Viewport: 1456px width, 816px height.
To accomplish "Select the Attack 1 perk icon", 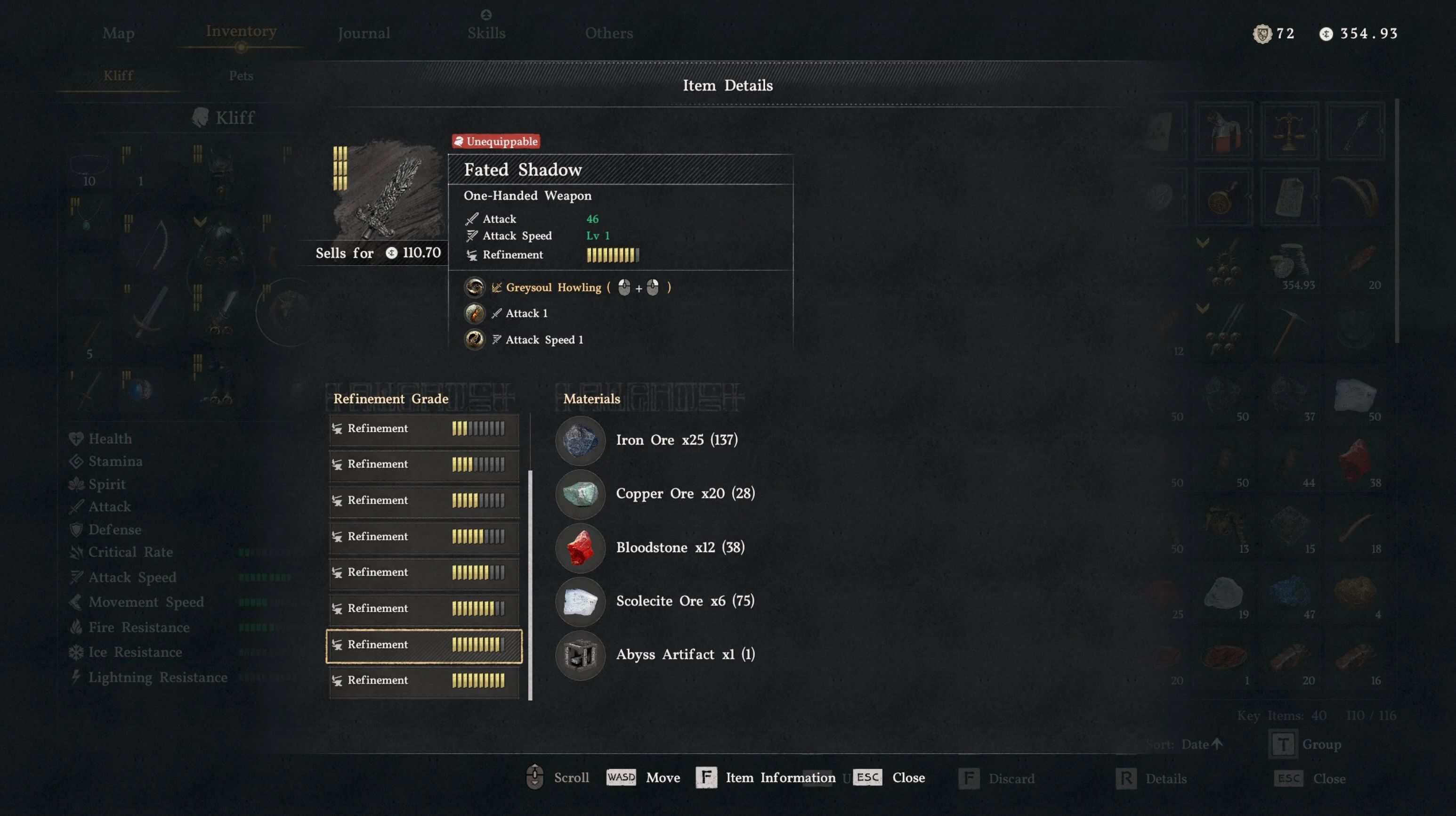I will 474,313.
